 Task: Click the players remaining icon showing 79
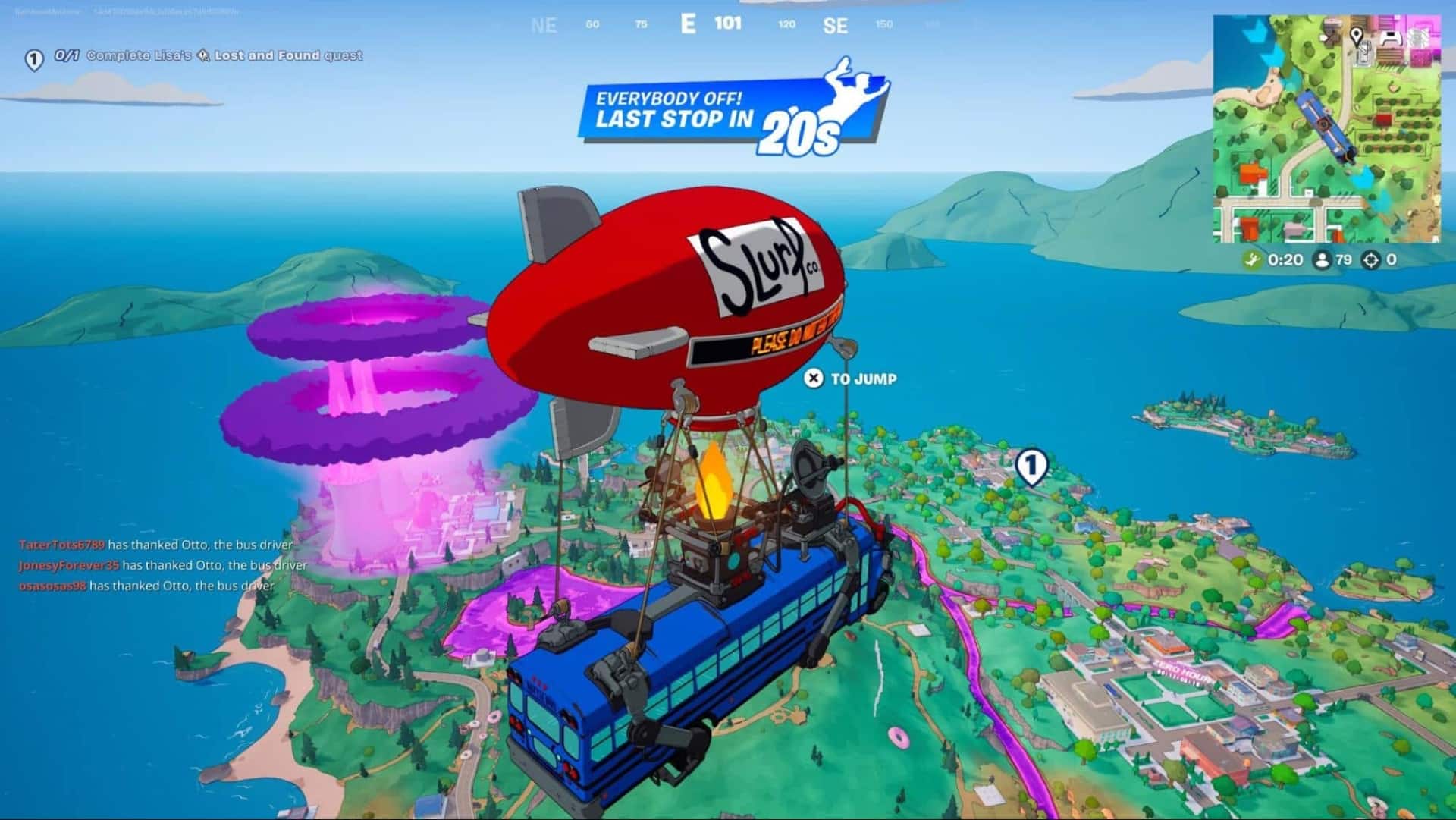pyautogui.click(x=1322, y=260)
